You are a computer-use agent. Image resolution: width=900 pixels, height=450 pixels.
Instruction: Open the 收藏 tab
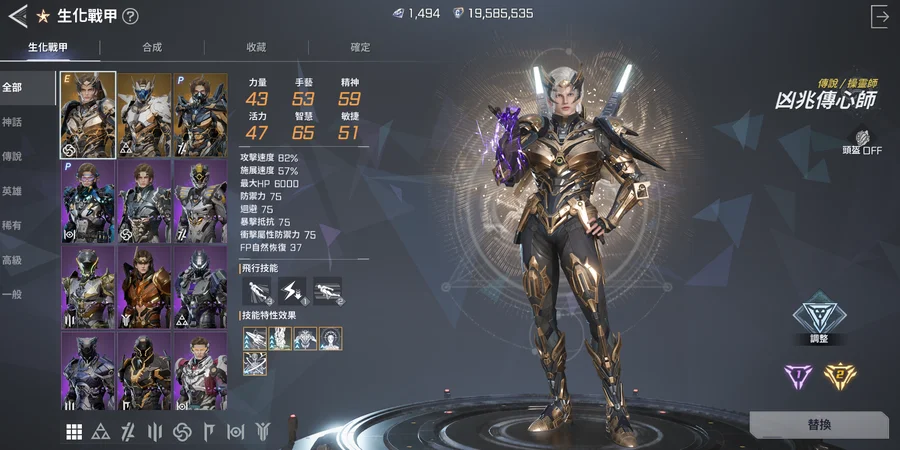256,47
